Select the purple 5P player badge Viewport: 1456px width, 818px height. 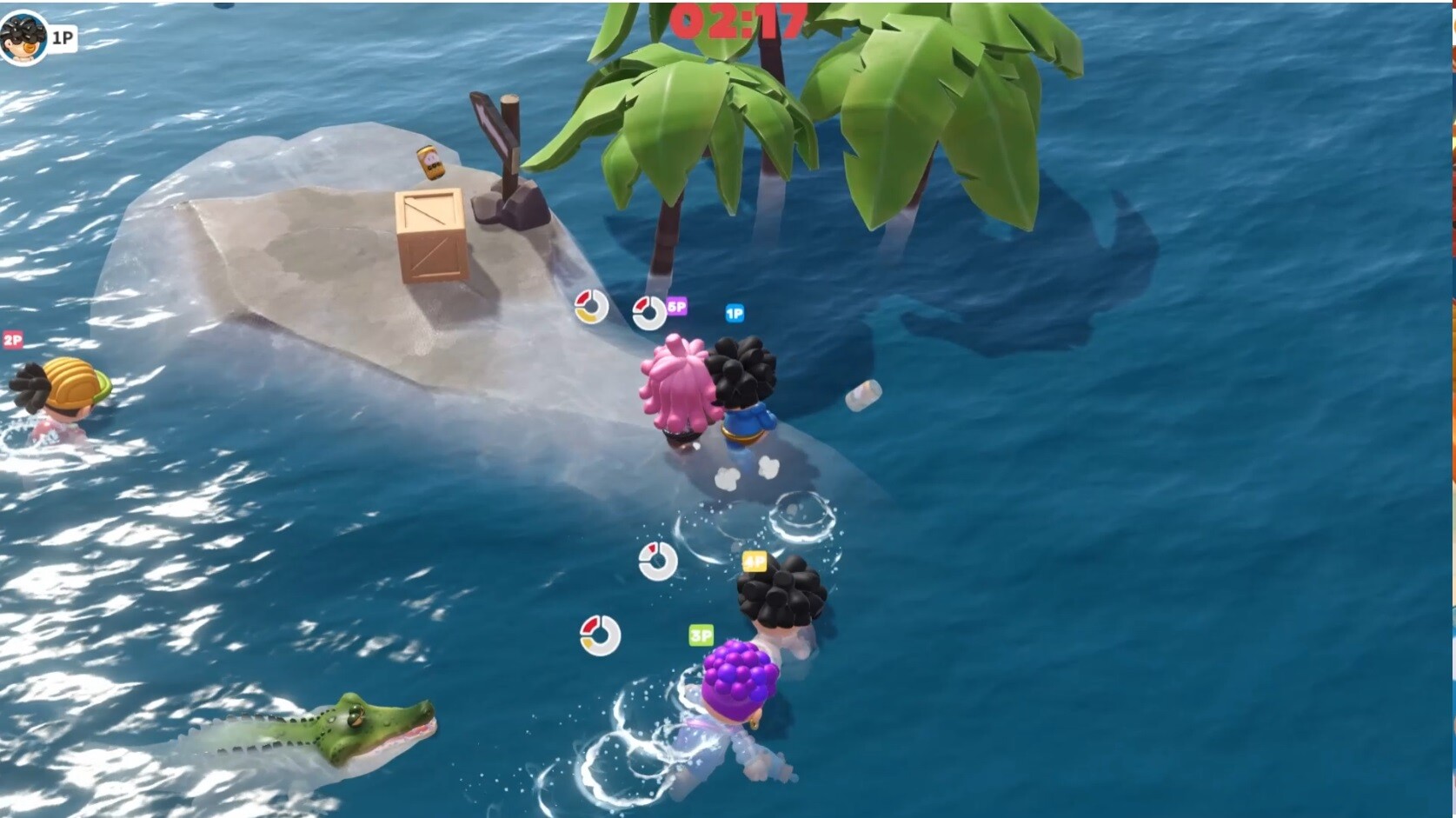[x=676, y=307]
